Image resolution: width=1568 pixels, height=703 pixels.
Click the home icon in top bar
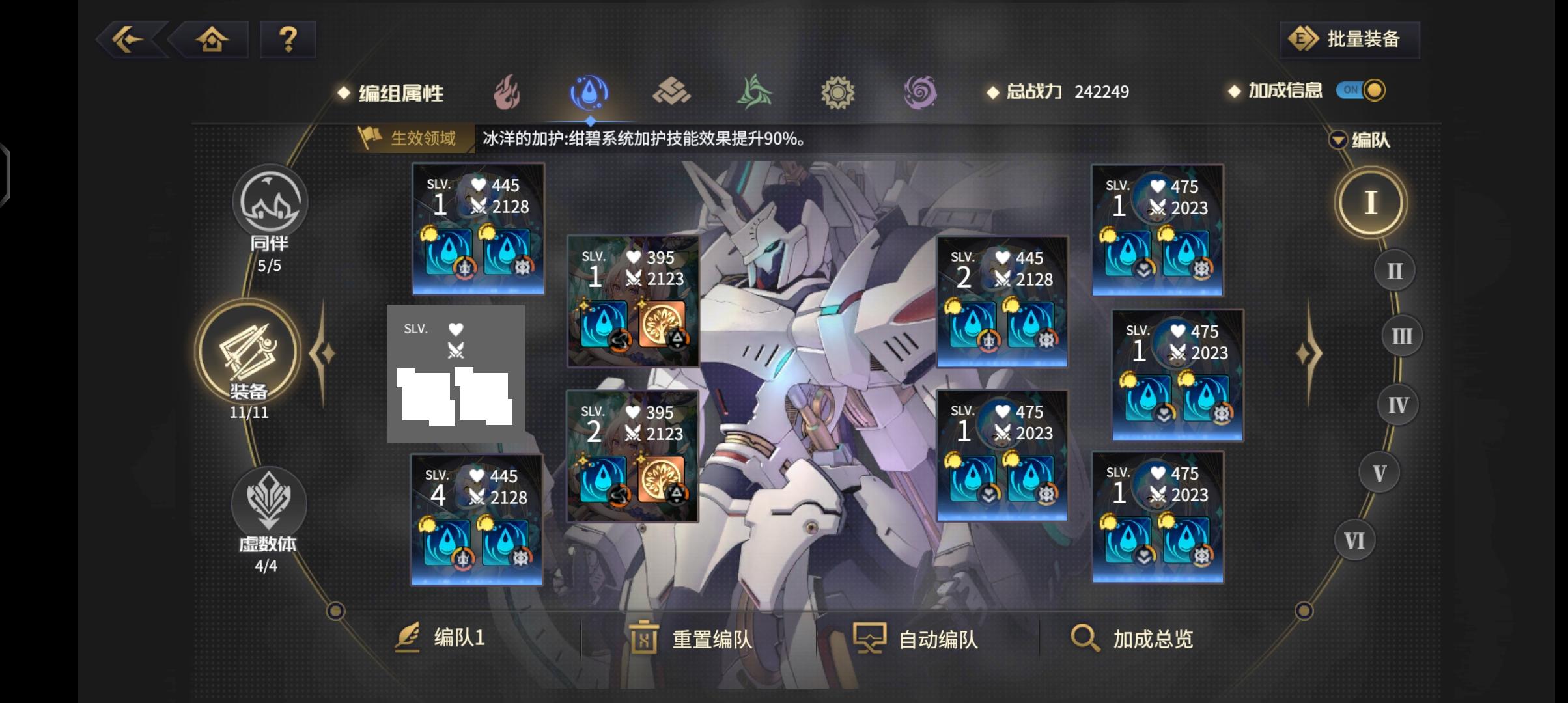coord(212,40)
